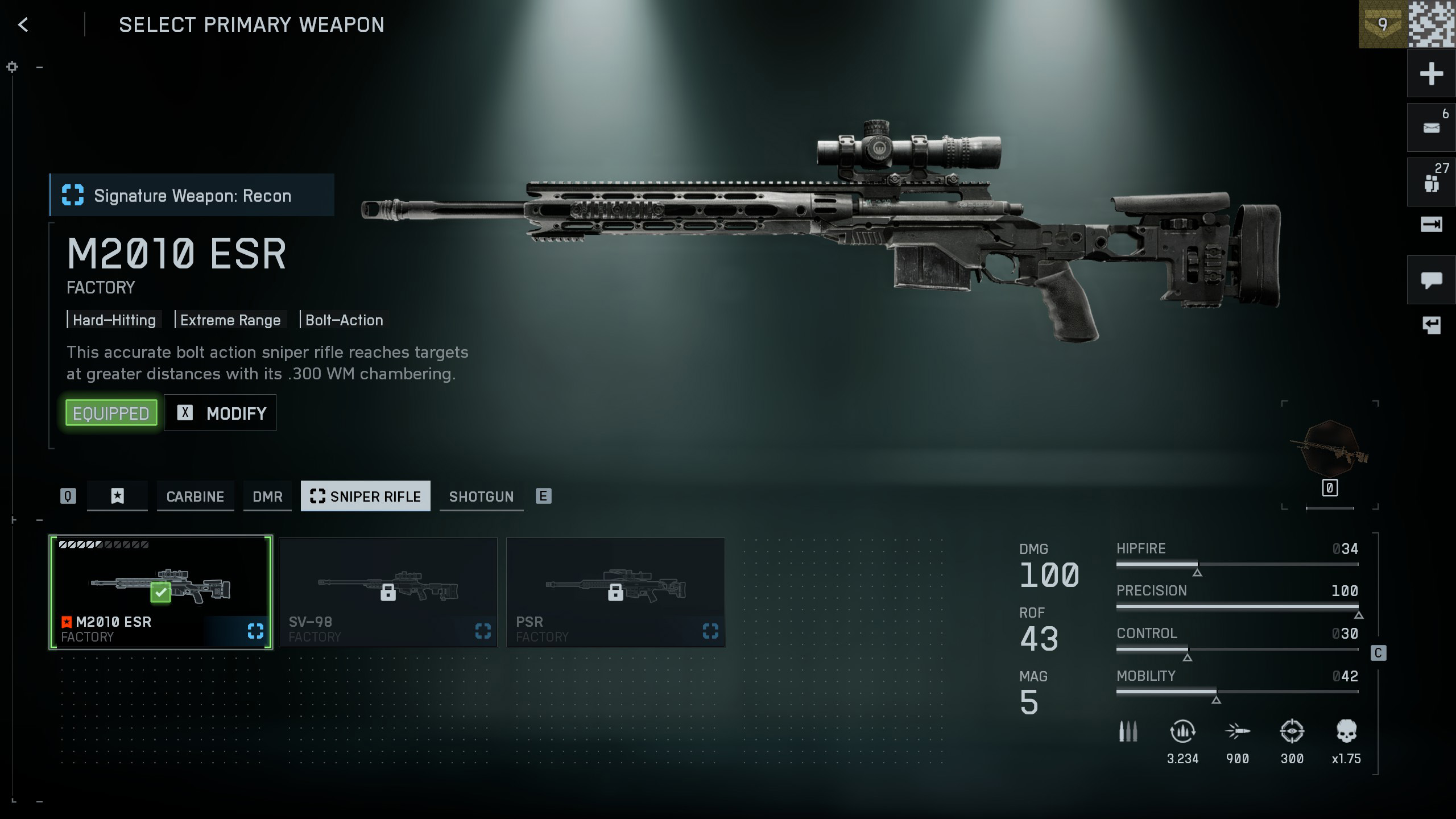Show the favorites star tab
1456x819 pixels.
coord(117,497)
